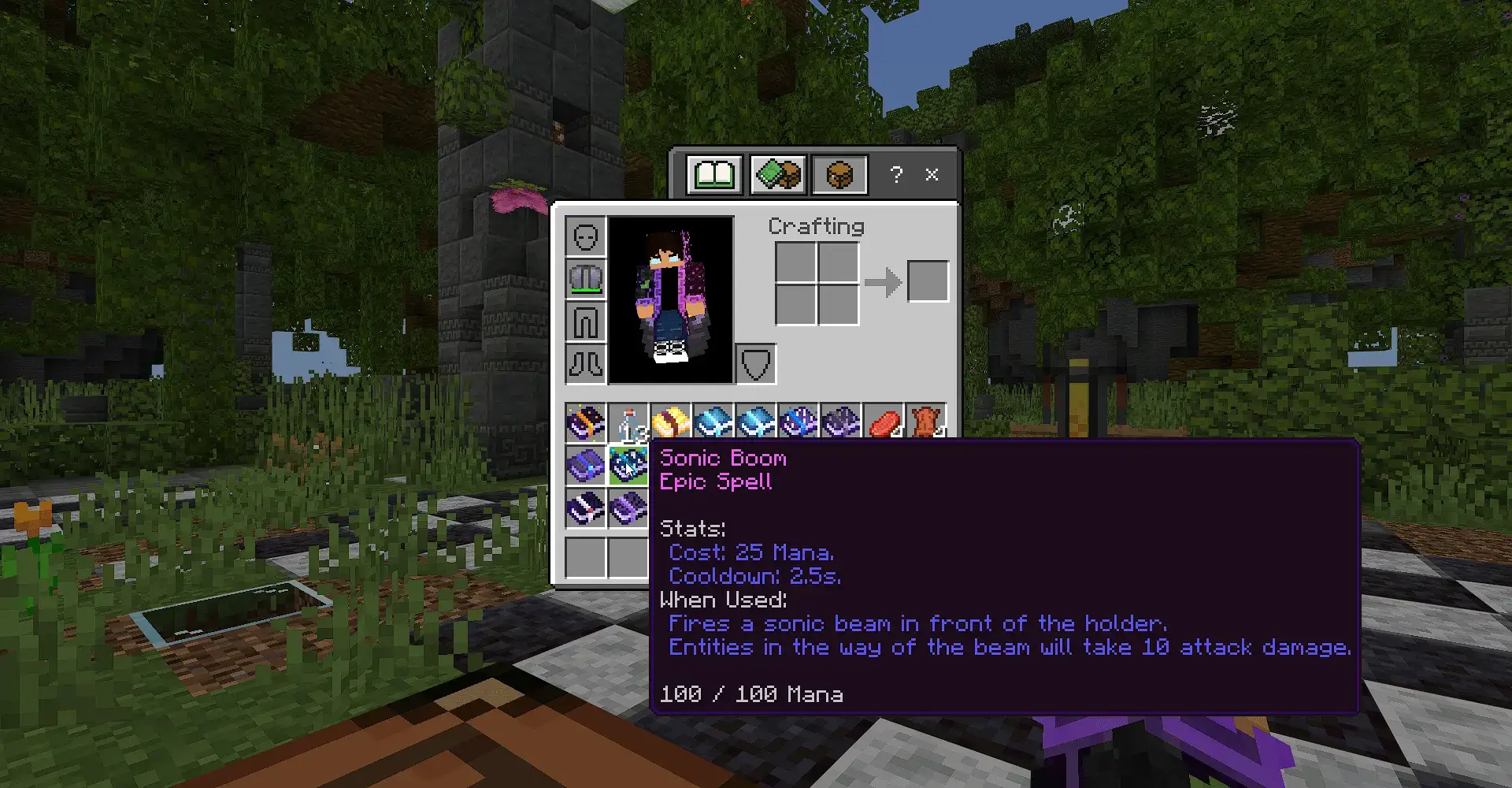Pick up the golden yellow spell book
Screen dimensions: 1512x788
pos(670,423)
